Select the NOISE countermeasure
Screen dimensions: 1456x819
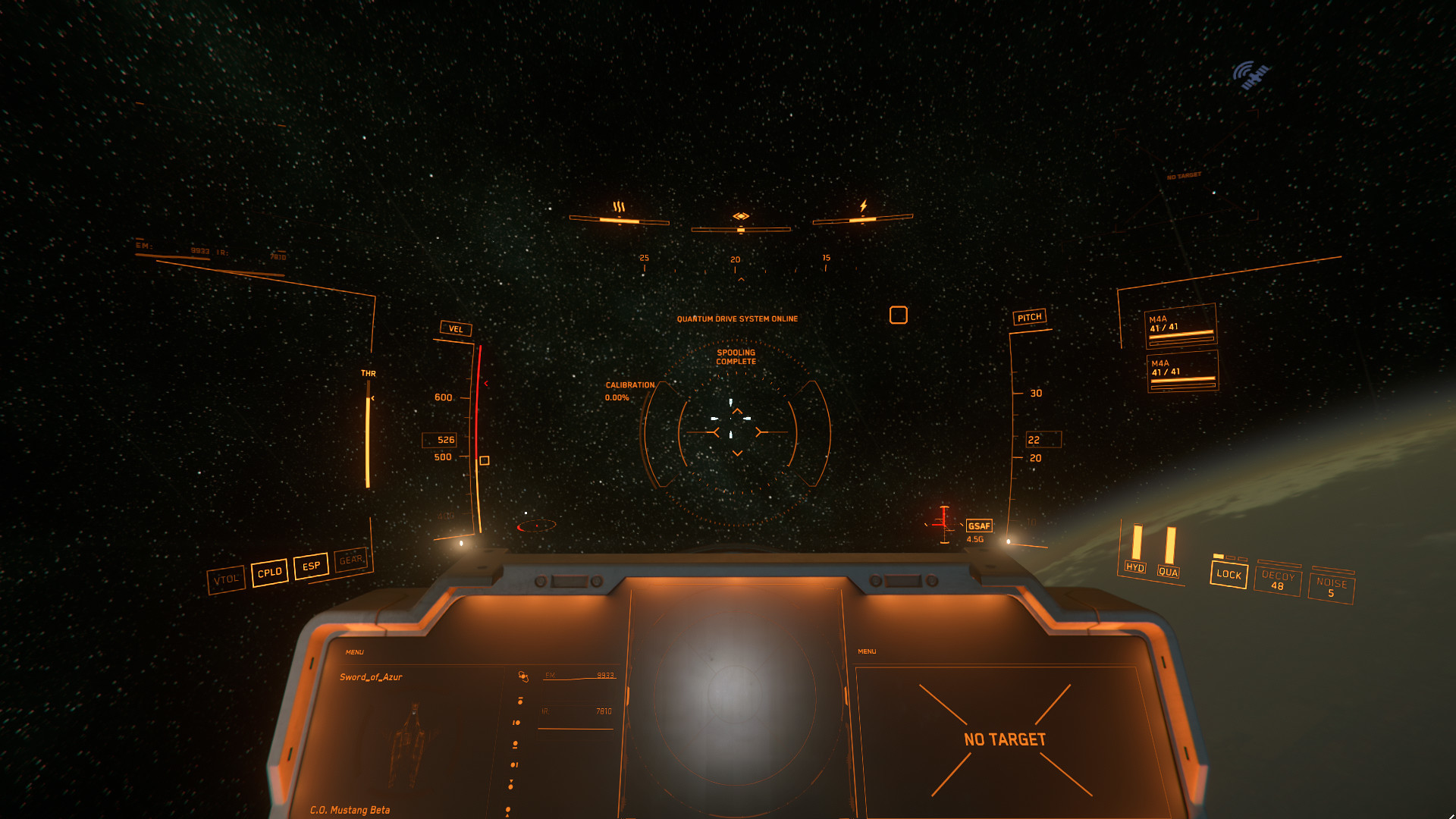coord(1332,588)
